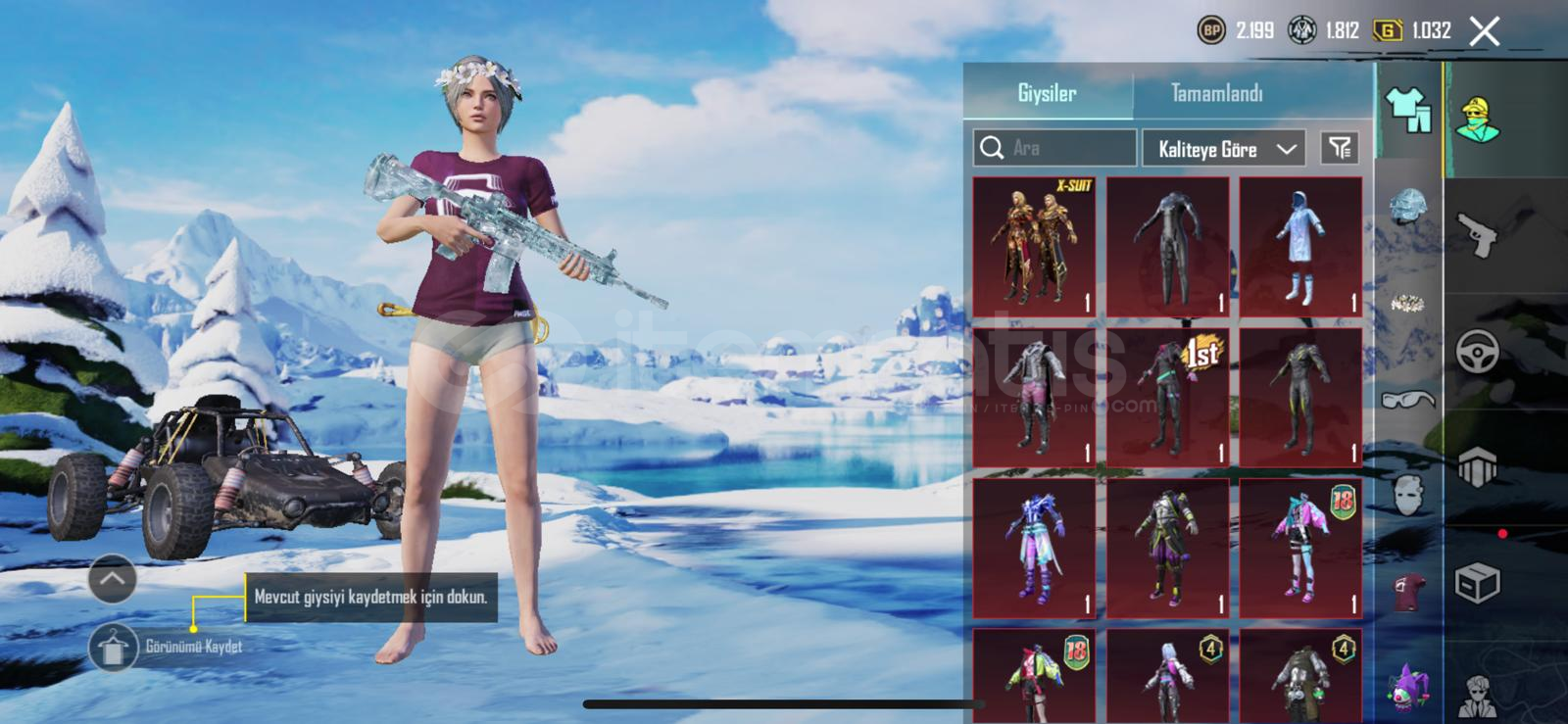Viewport: 1568px width, 724px height.
Task: Select the golden X-Suit outfit
Action: point(1034,247)
